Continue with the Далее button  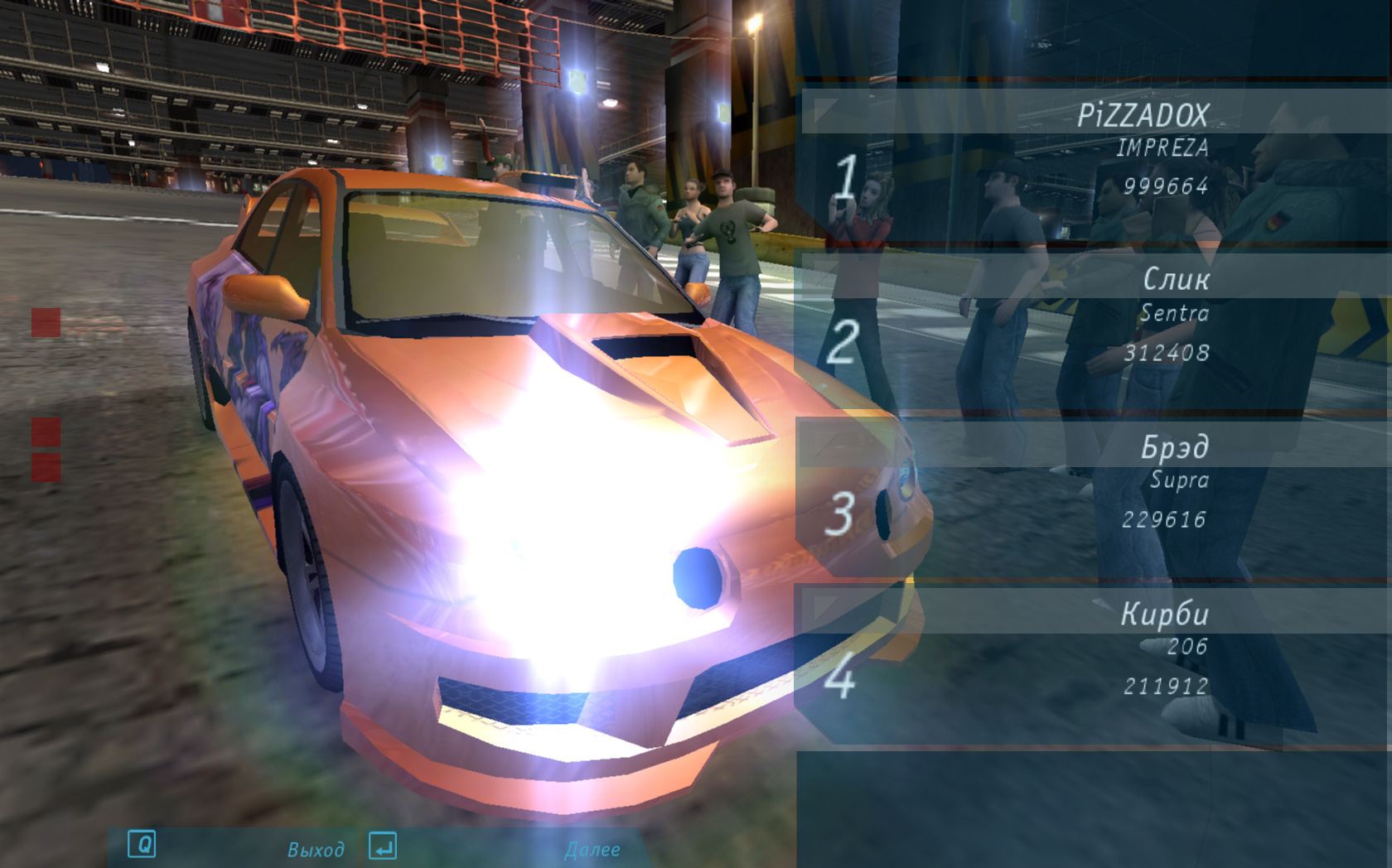pos(592,849)
